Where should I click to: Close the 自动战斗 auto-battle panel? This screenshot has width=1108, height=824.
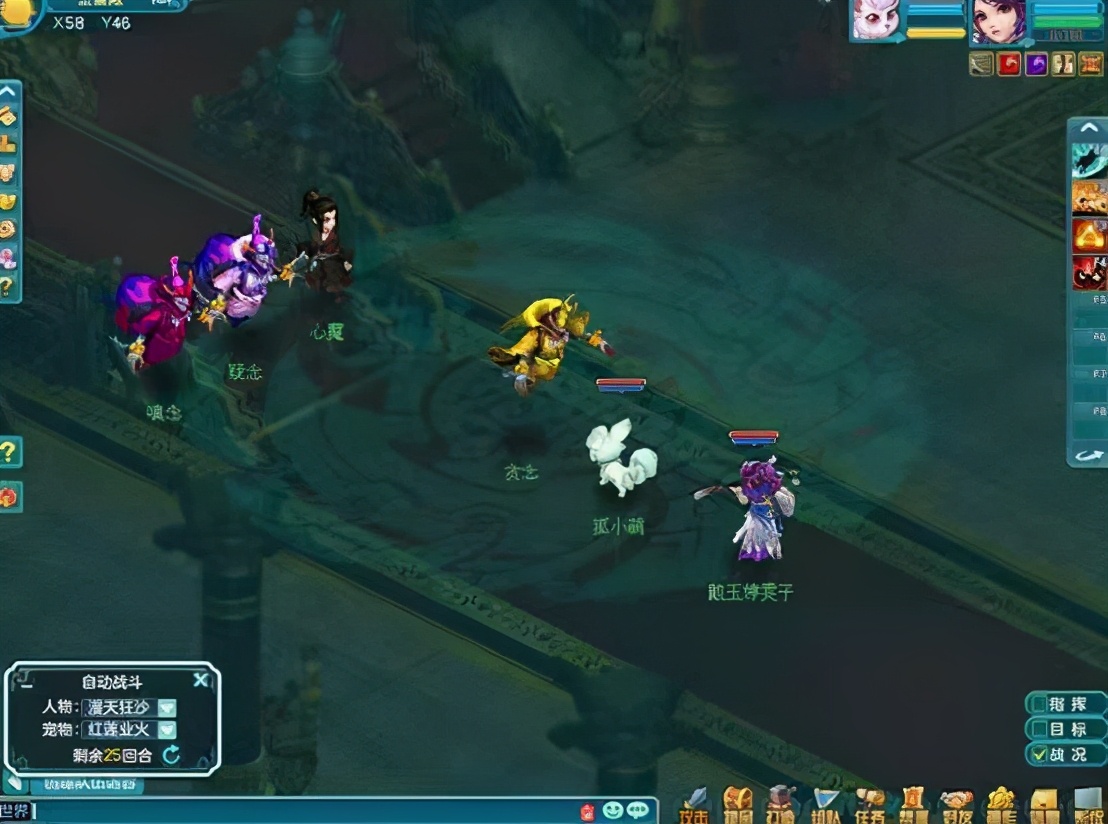(x=201, y=681)
